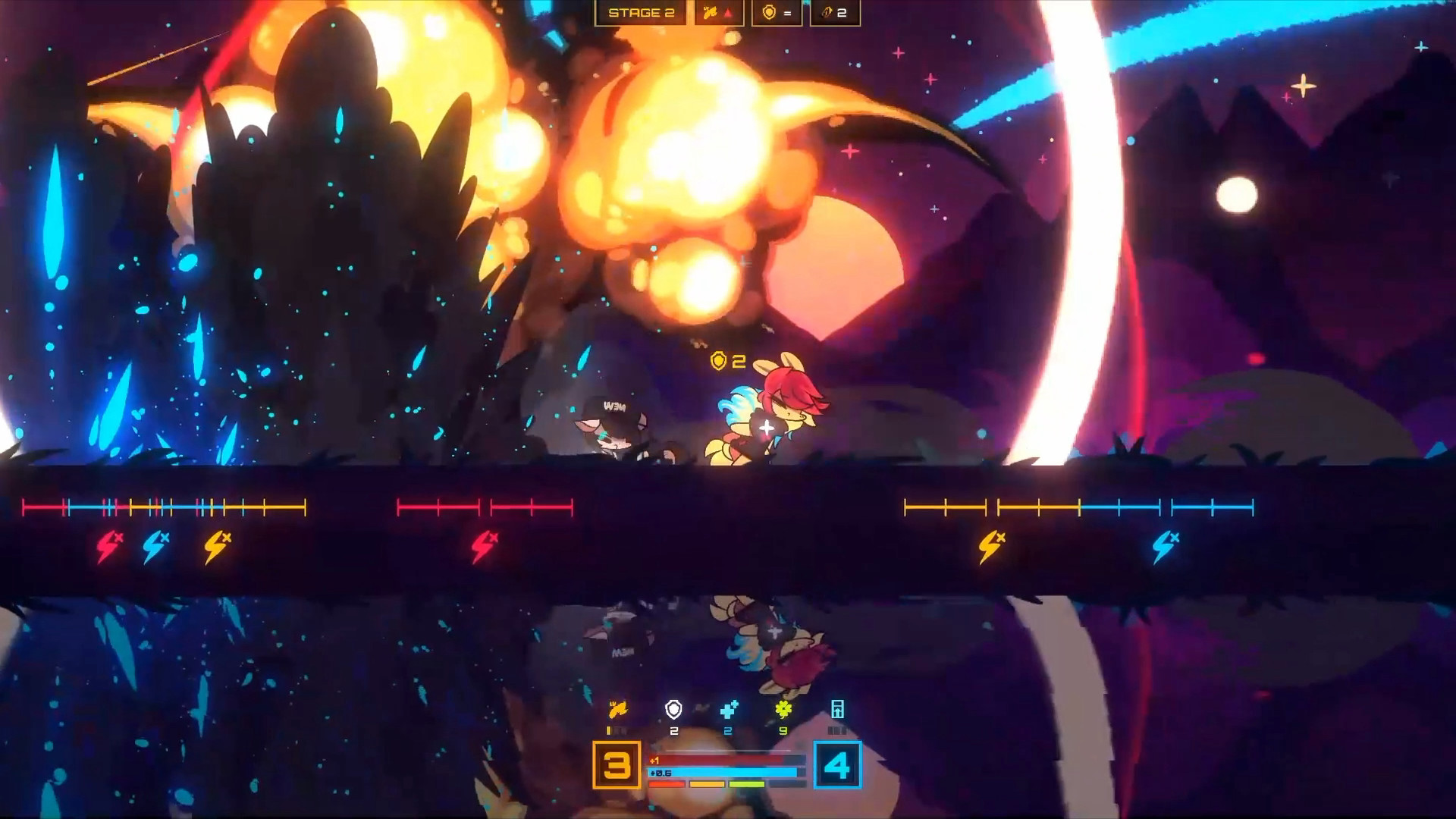
Task: Click the blue door icon in the bottom HUD
Action: pyautogui.click(x=837, y=708)
